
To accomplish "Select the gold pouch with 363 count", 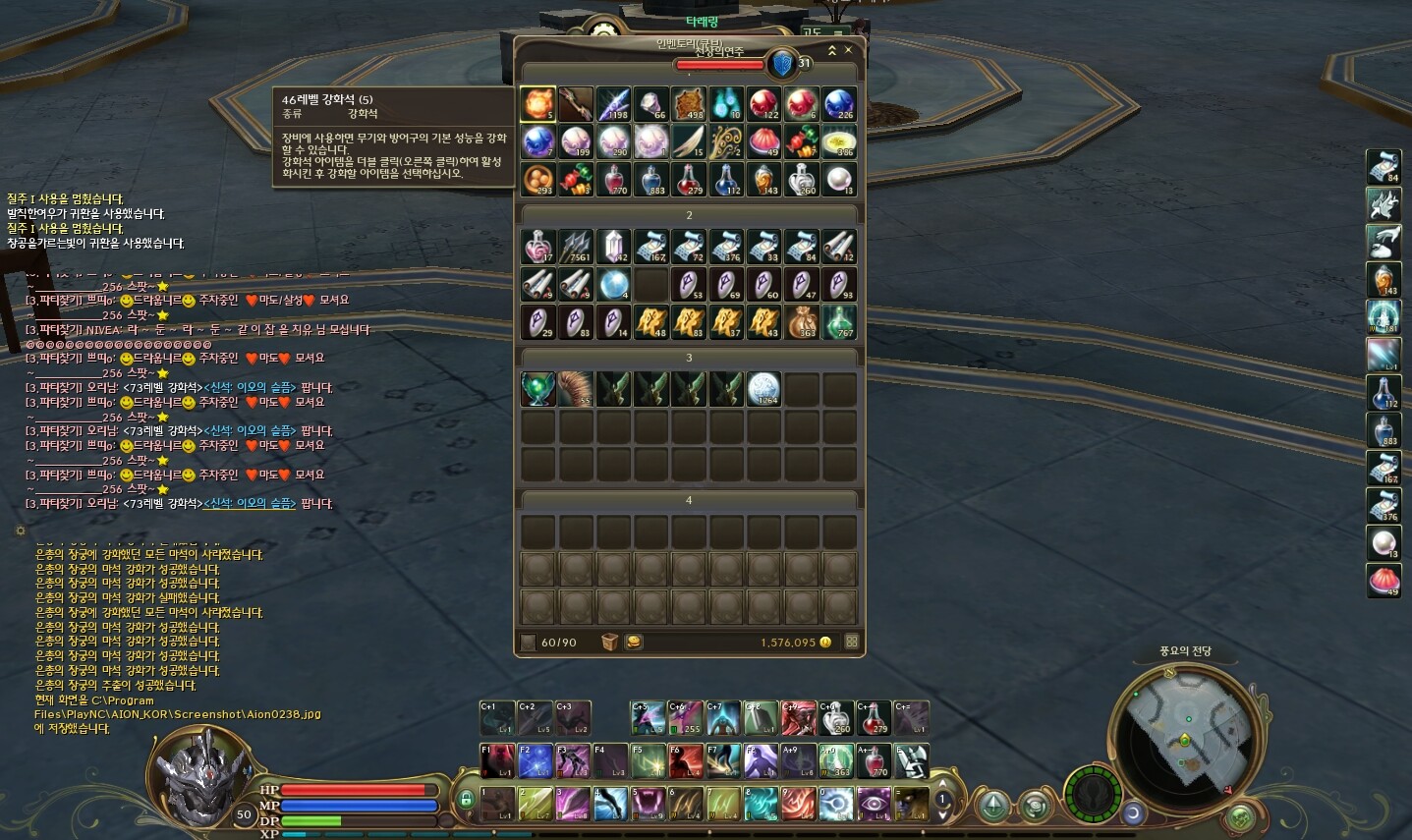I will coord(802,322).
